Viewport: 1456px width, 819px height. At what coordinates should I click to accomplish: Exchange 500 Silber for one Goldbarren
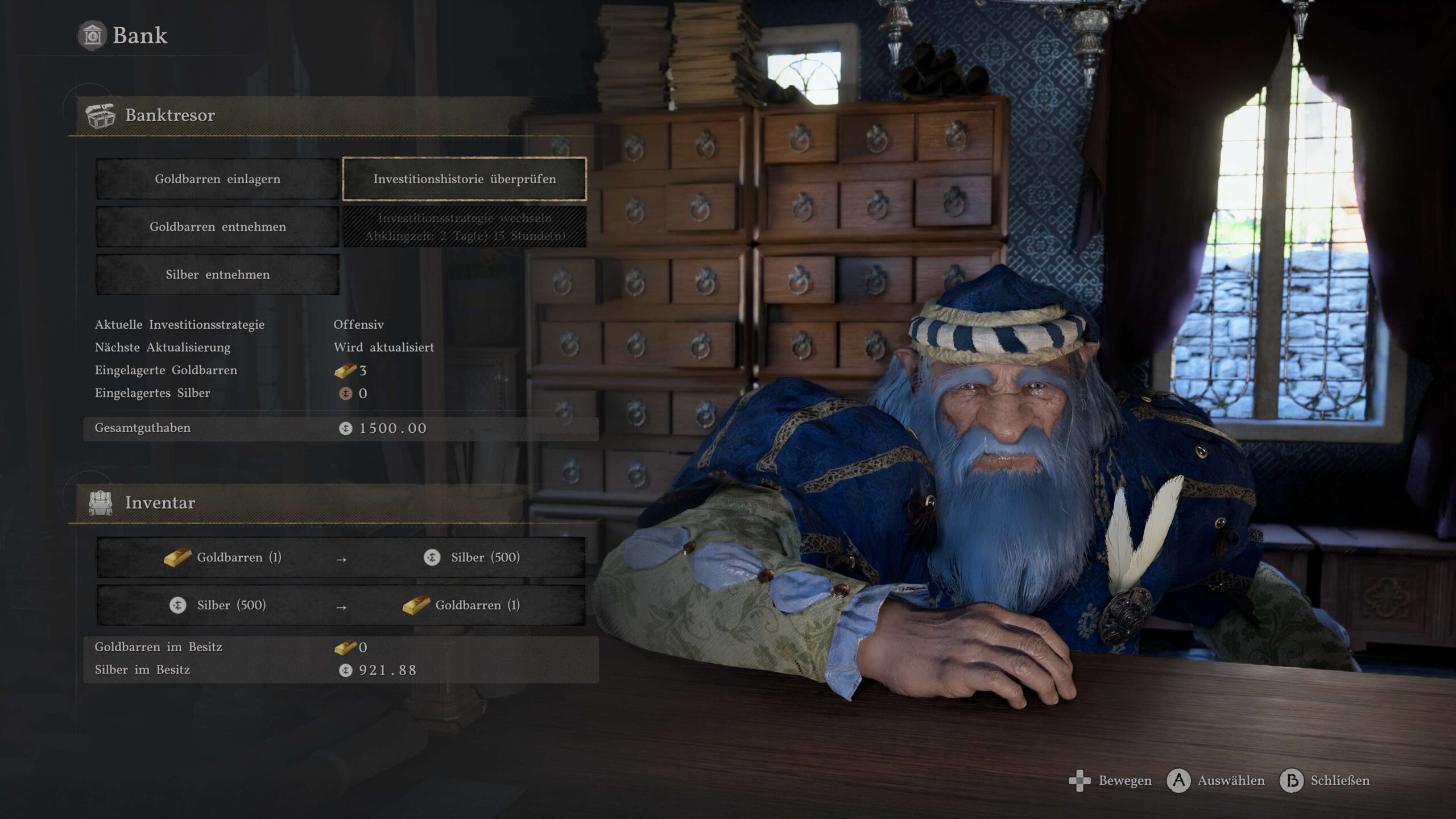tap(341, 605)
